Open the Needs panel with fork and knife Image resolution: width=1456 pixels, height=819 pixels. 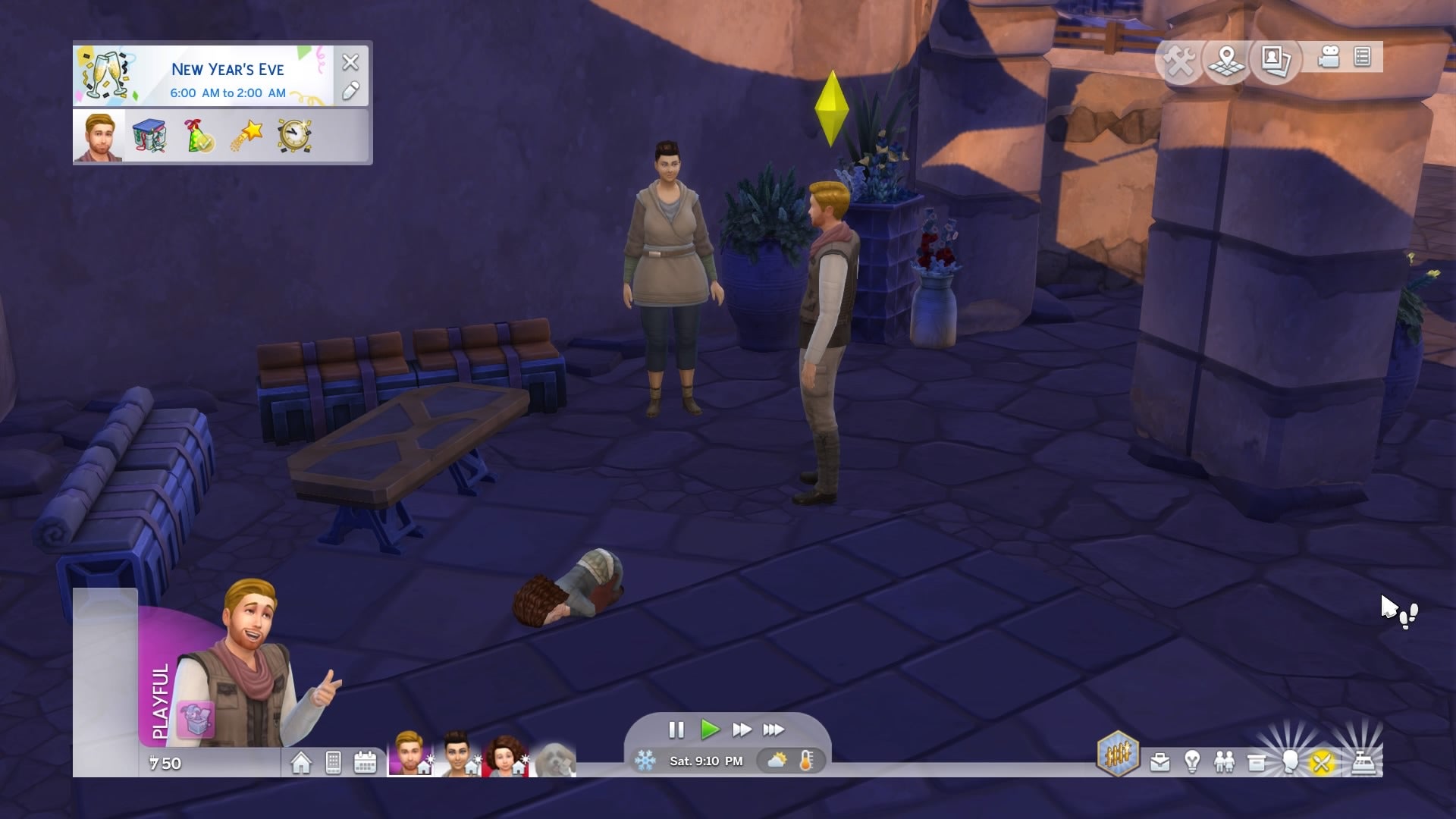pos(1321,762)
